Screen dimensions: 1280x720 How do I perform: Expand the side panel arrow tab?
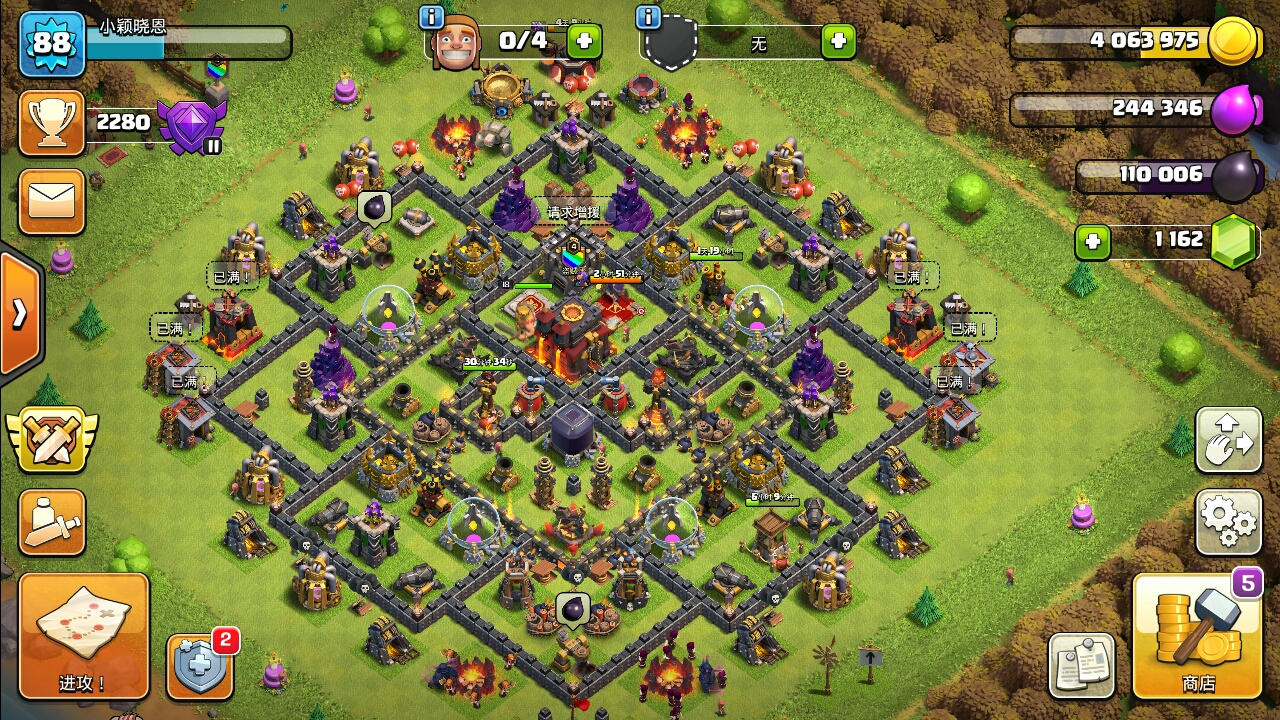click(20, 314)
